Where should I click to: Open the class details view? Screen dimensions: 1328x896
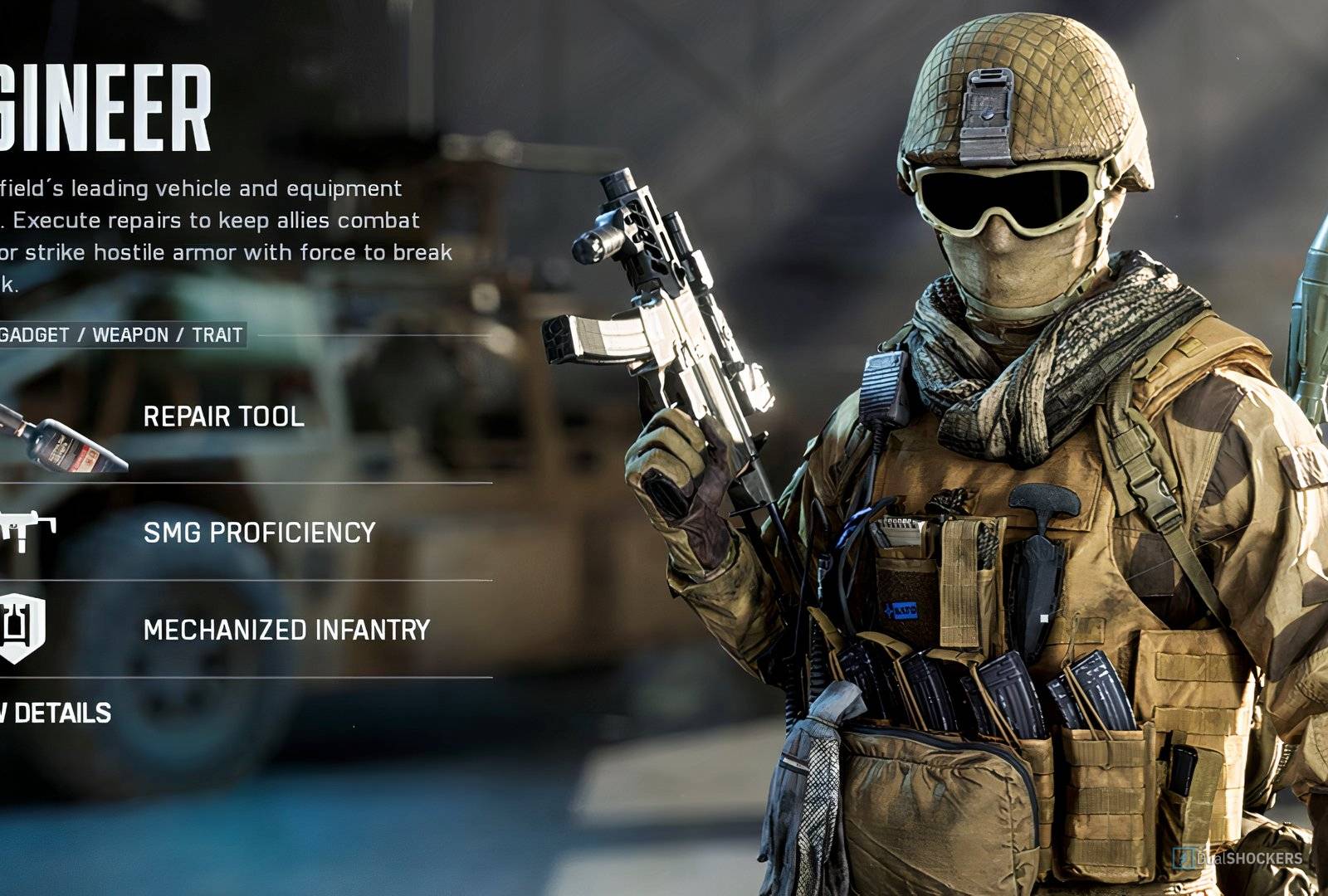click(x=58, y=713)
